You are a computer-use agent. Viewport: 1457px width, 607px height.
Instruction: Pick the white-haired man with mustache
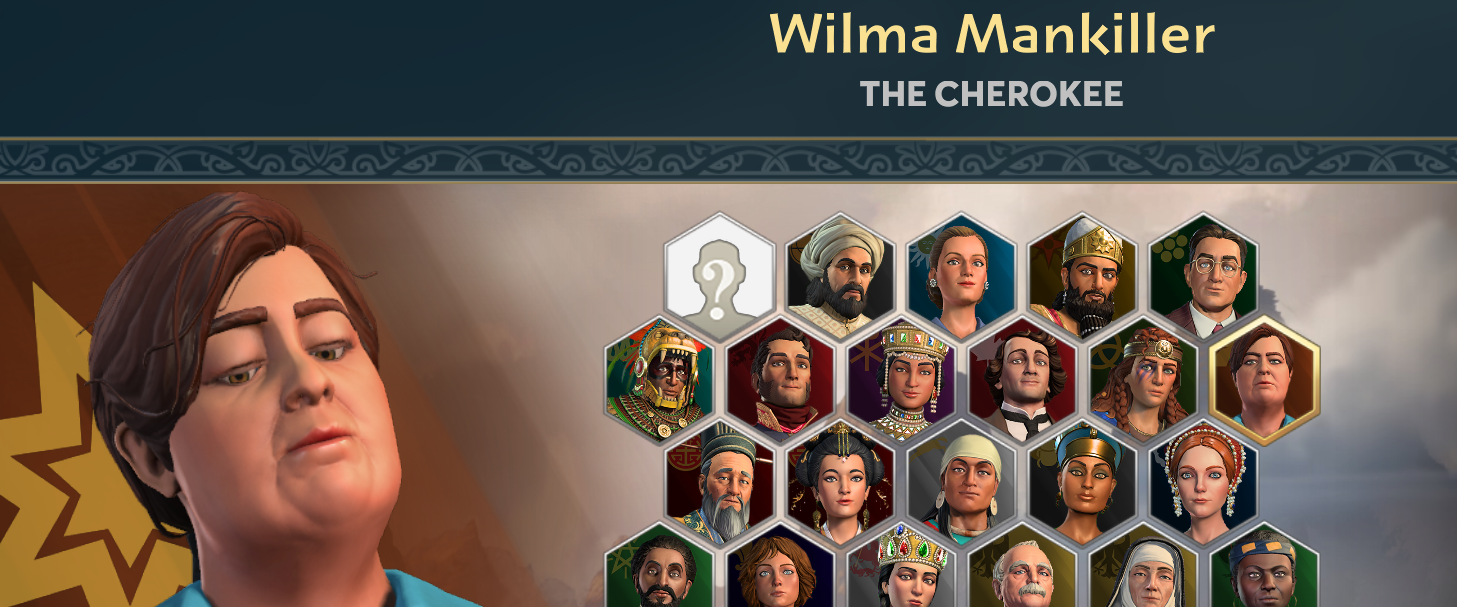tap(1022, 575)
